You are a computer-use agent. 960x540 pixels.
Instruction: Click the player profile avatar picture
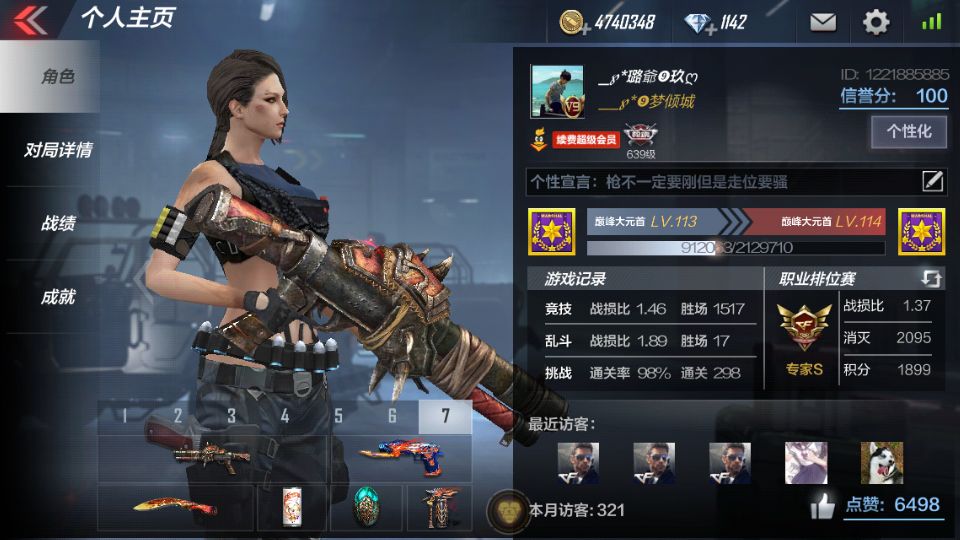click(557, 93)
